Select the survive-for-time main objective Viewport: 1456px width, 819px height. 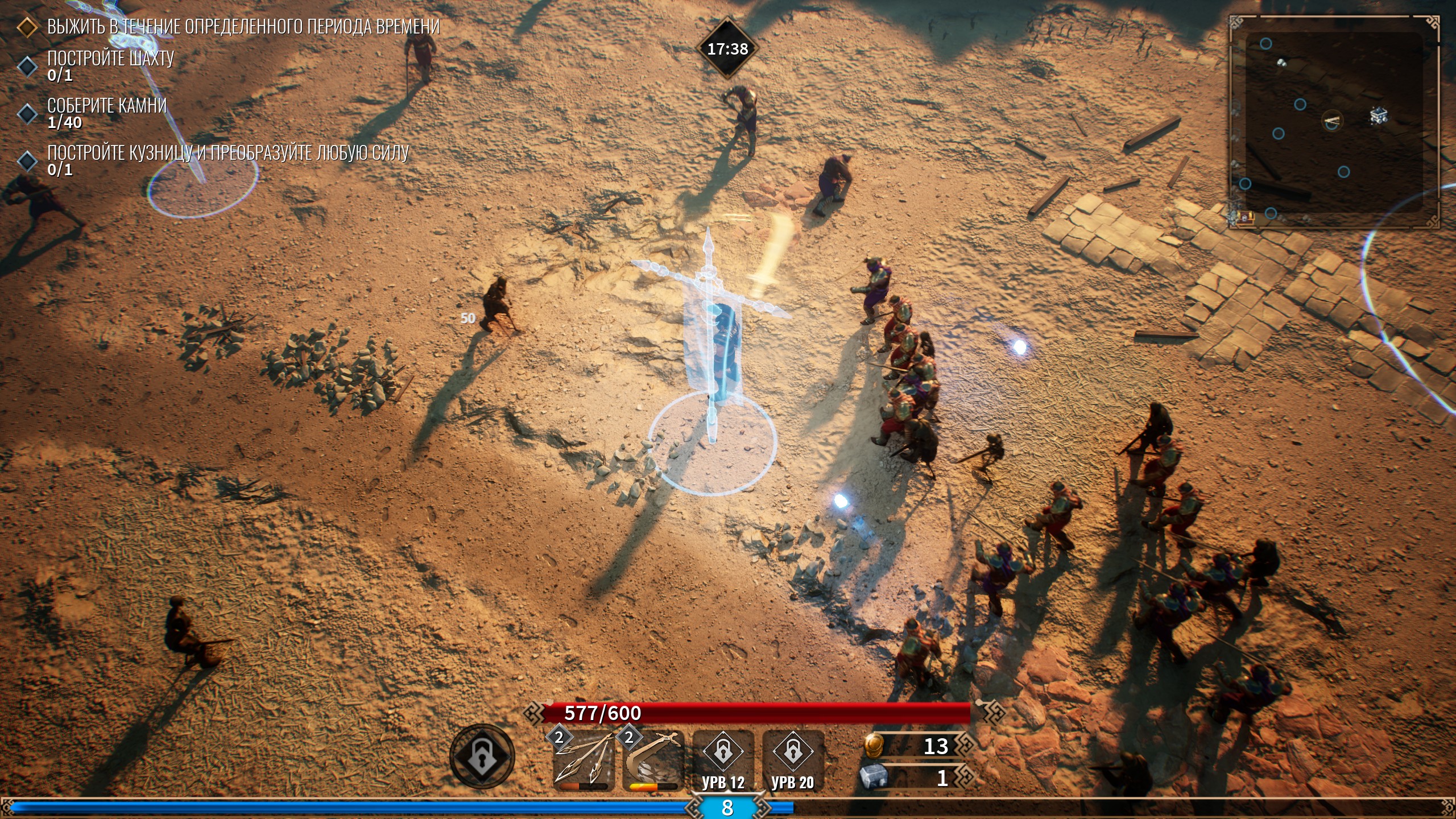tap(243, 27)
